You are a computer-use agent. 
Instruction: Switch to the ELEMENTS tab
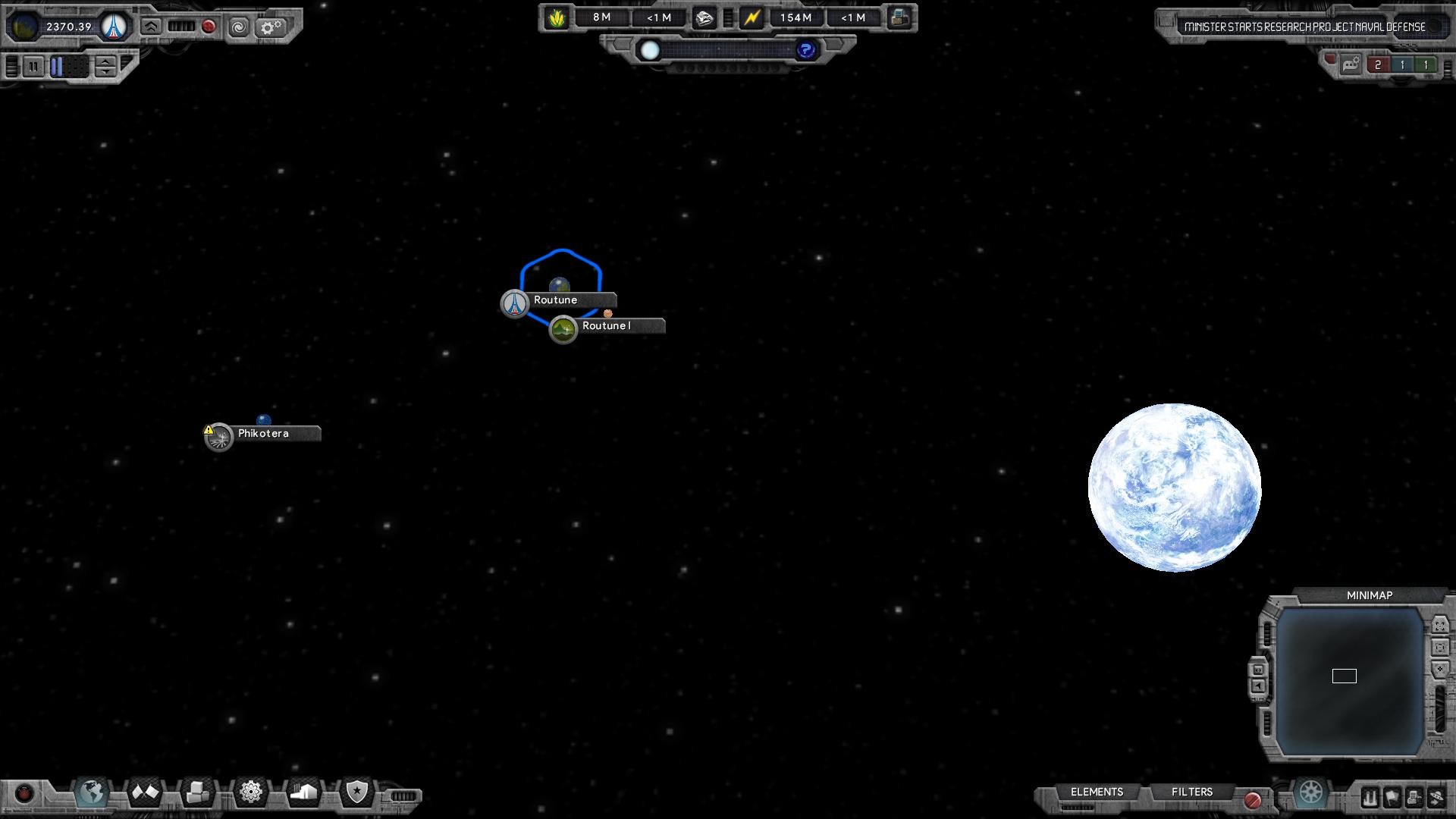coord(1096,792)
